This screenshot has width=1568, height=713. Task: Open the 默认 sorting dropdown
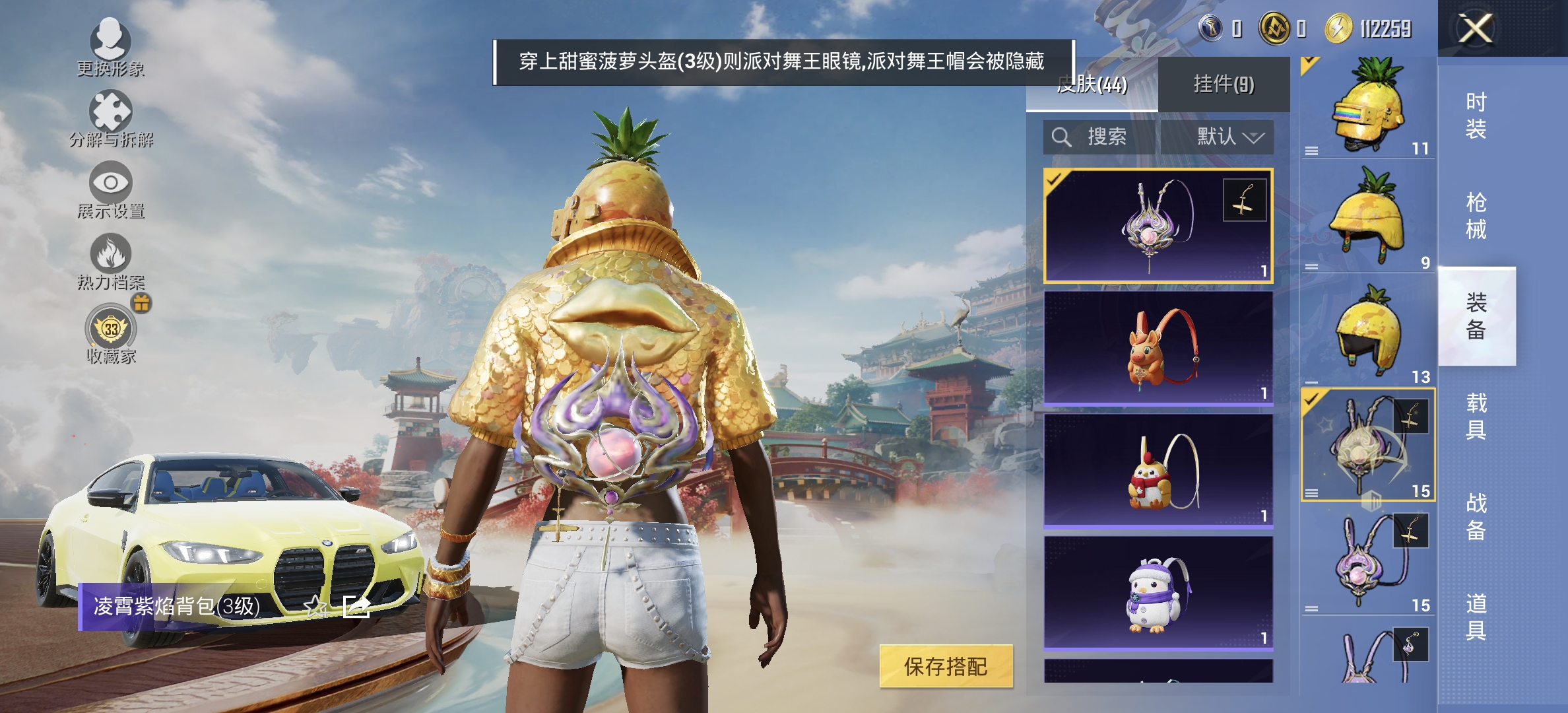pos(1225,137)
